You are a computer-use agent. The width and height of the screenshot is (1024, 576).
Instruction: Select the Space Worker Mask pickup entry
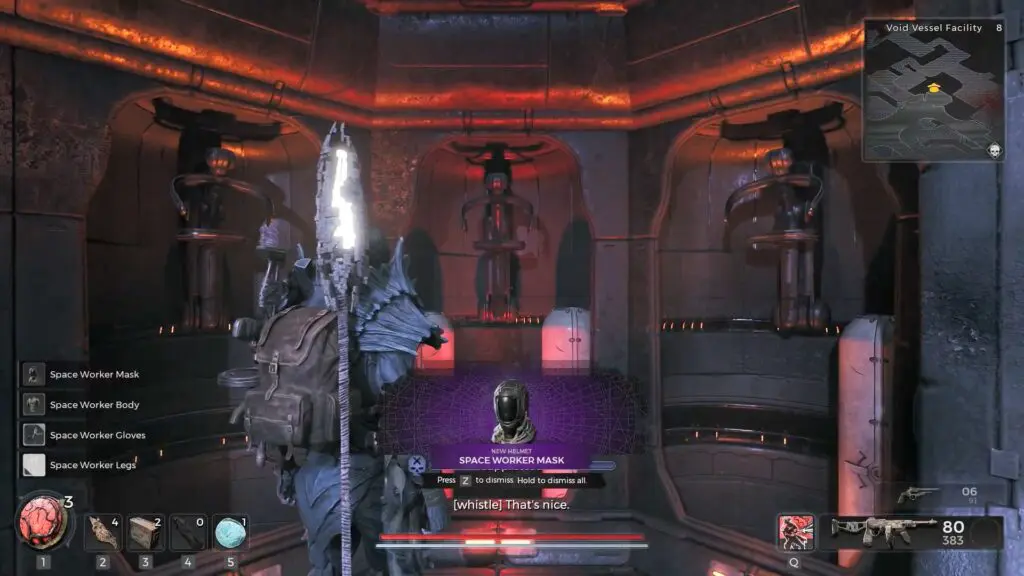click(x=81, y=375)
